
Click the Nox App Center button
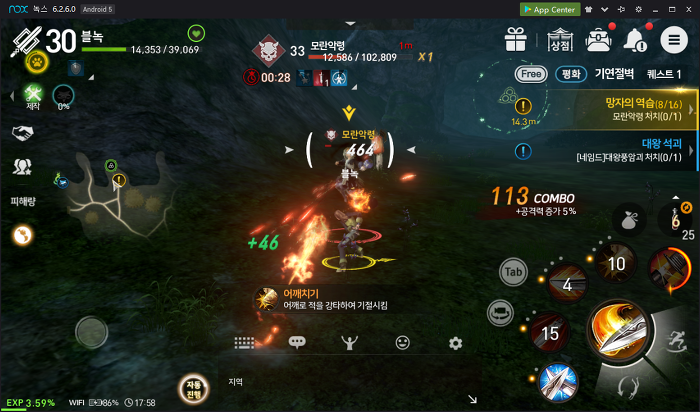551,8
